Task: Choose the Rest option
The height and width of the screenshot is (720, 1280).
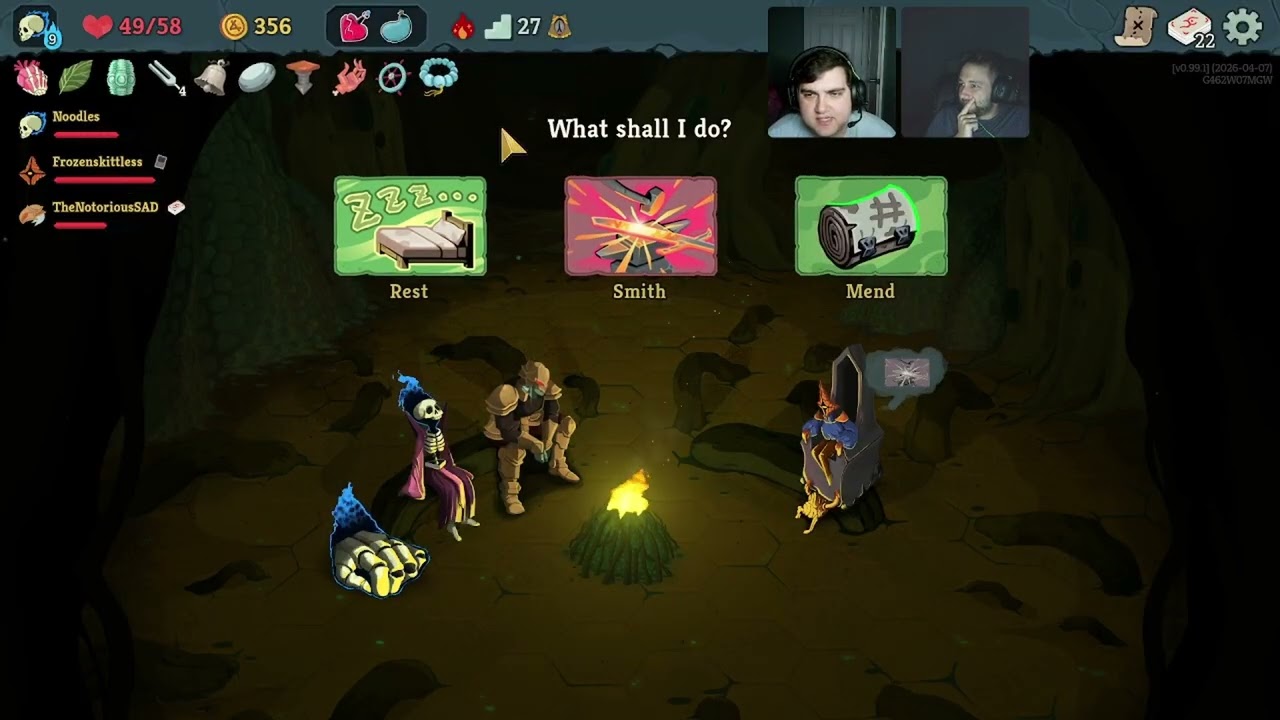Action: click(x=410, y=227)
